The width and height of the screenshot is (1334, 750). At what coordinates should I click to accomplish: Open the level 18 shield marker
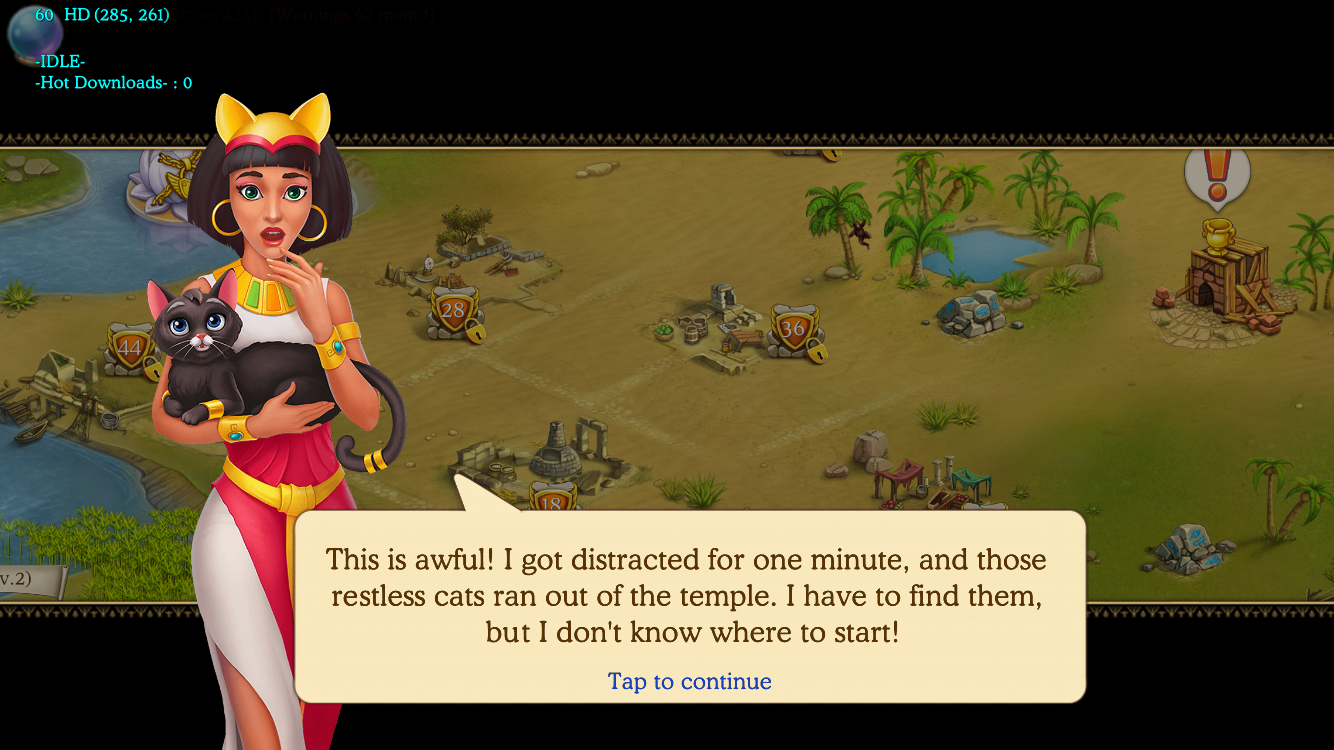(553, 498)
